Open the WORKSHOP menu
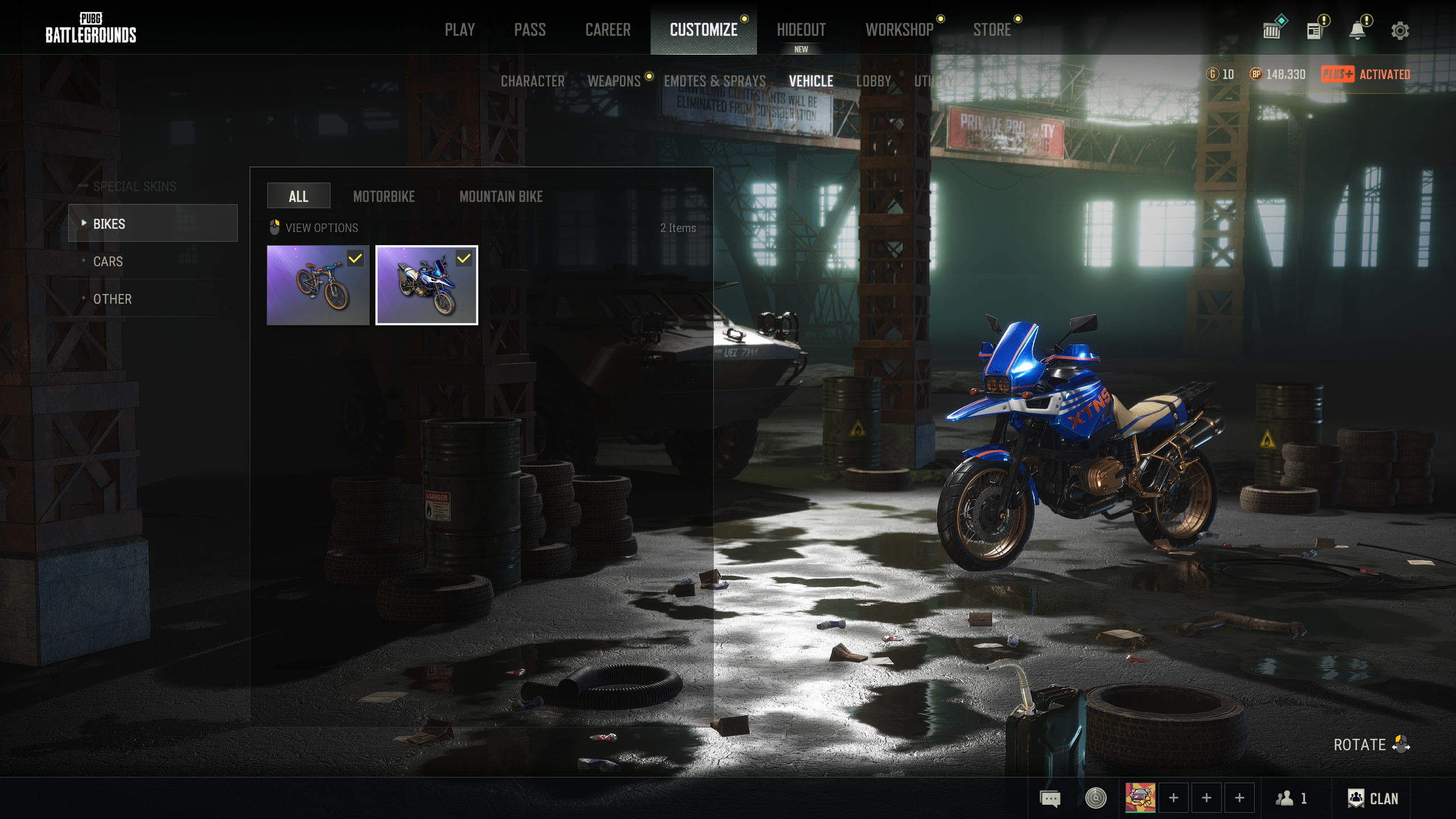This screenshot has width=1456, height=819. pyautogui.click(x=899, y=30)
